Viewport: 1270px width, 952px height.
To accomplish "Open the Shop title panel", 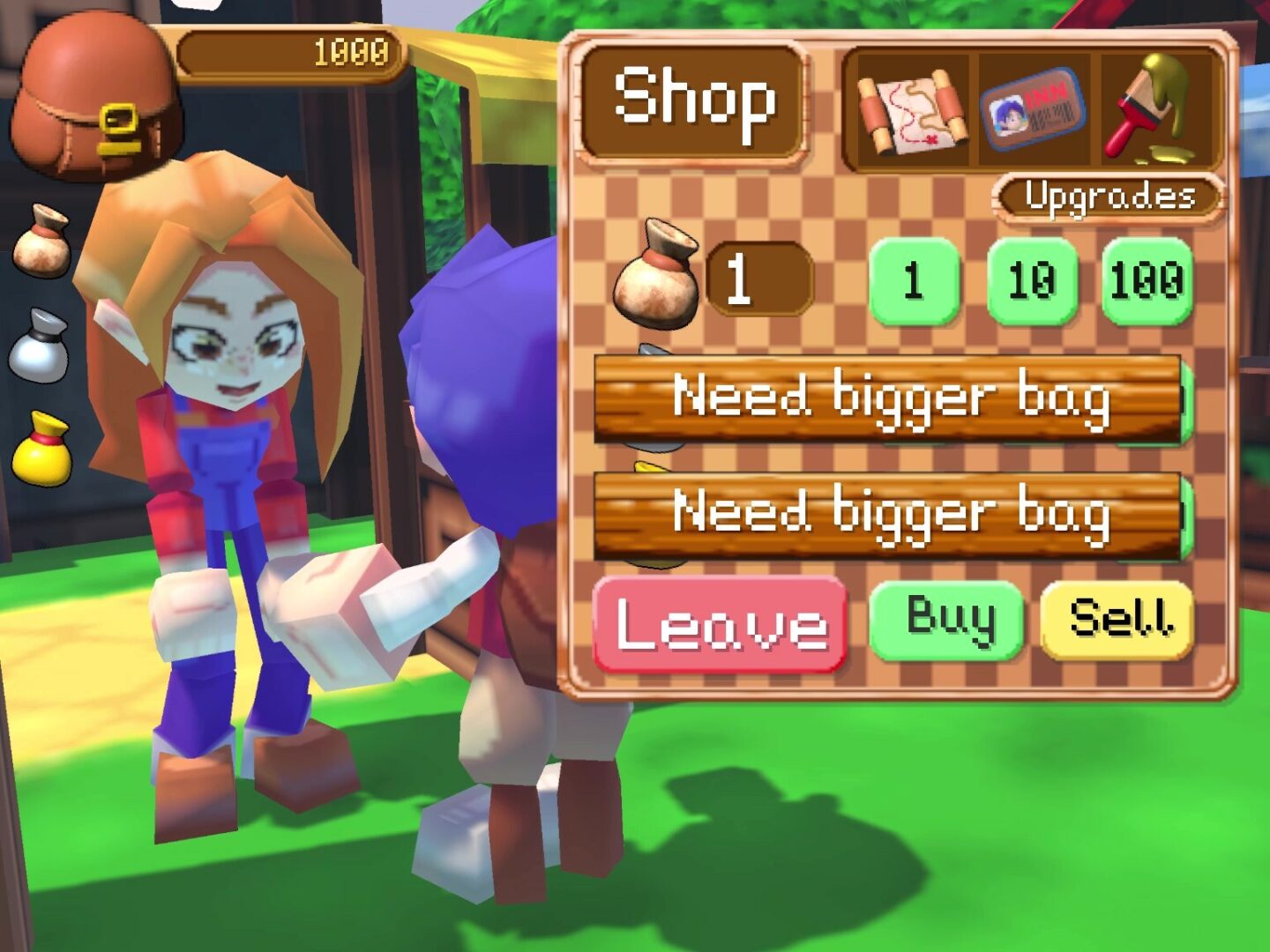I will click(x=695, y=101).
